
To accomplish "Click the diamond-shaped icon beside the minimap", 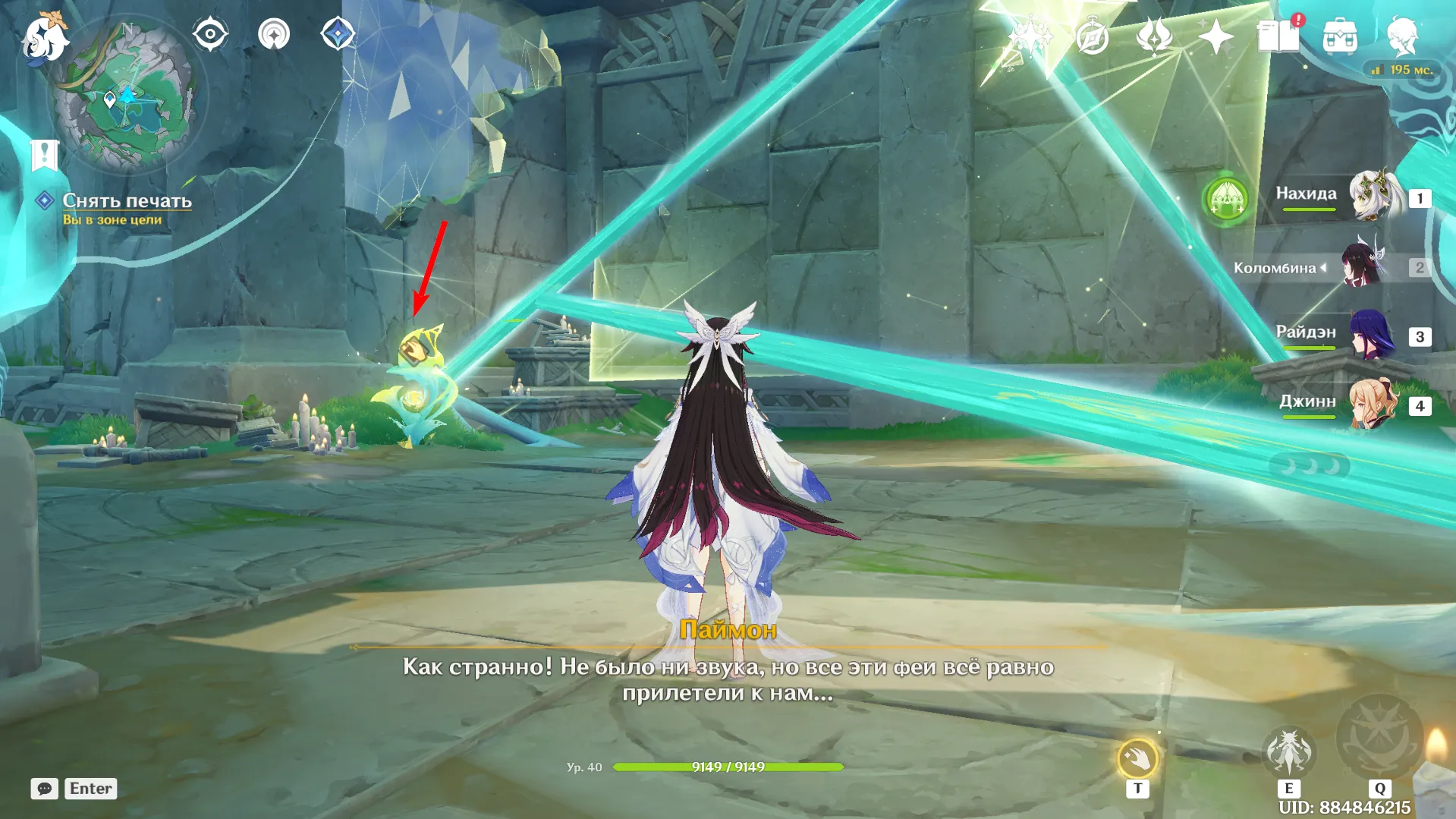I will pyautogui.click(x=338, y=34).
